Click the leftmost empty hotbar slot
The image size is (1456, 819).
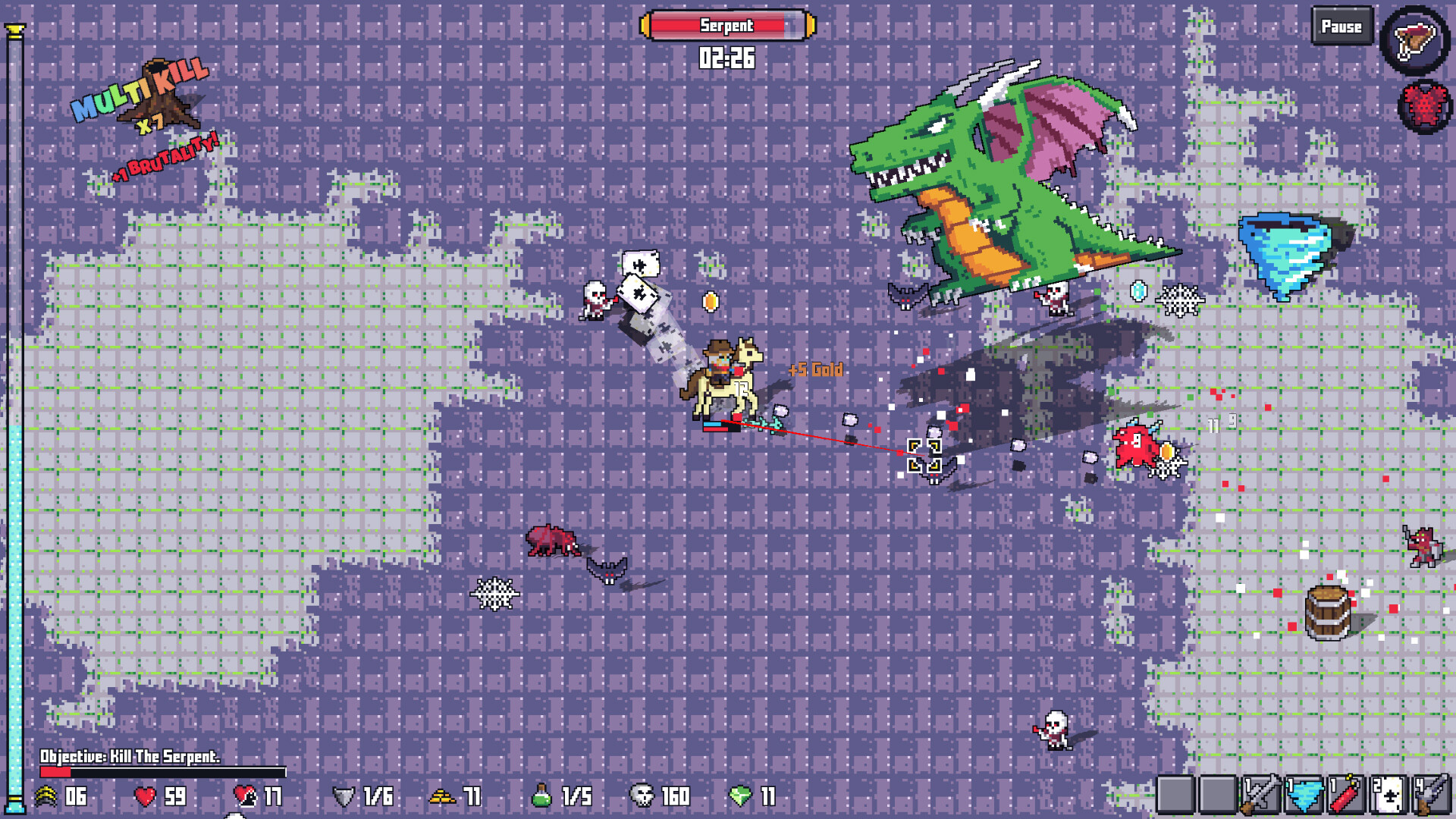1174,793
